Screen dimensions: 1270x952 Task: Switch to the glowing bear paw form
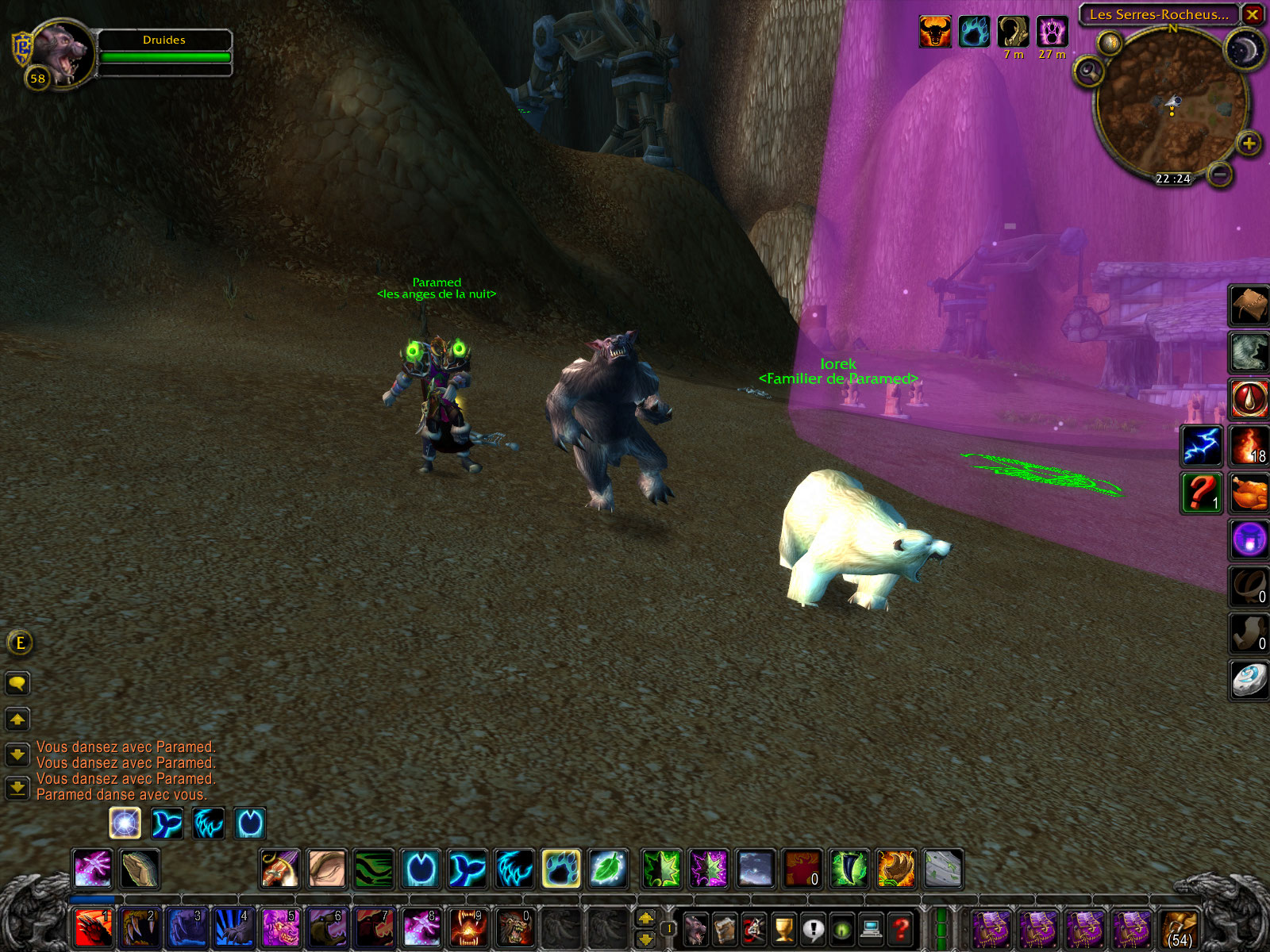pos(561,869)
